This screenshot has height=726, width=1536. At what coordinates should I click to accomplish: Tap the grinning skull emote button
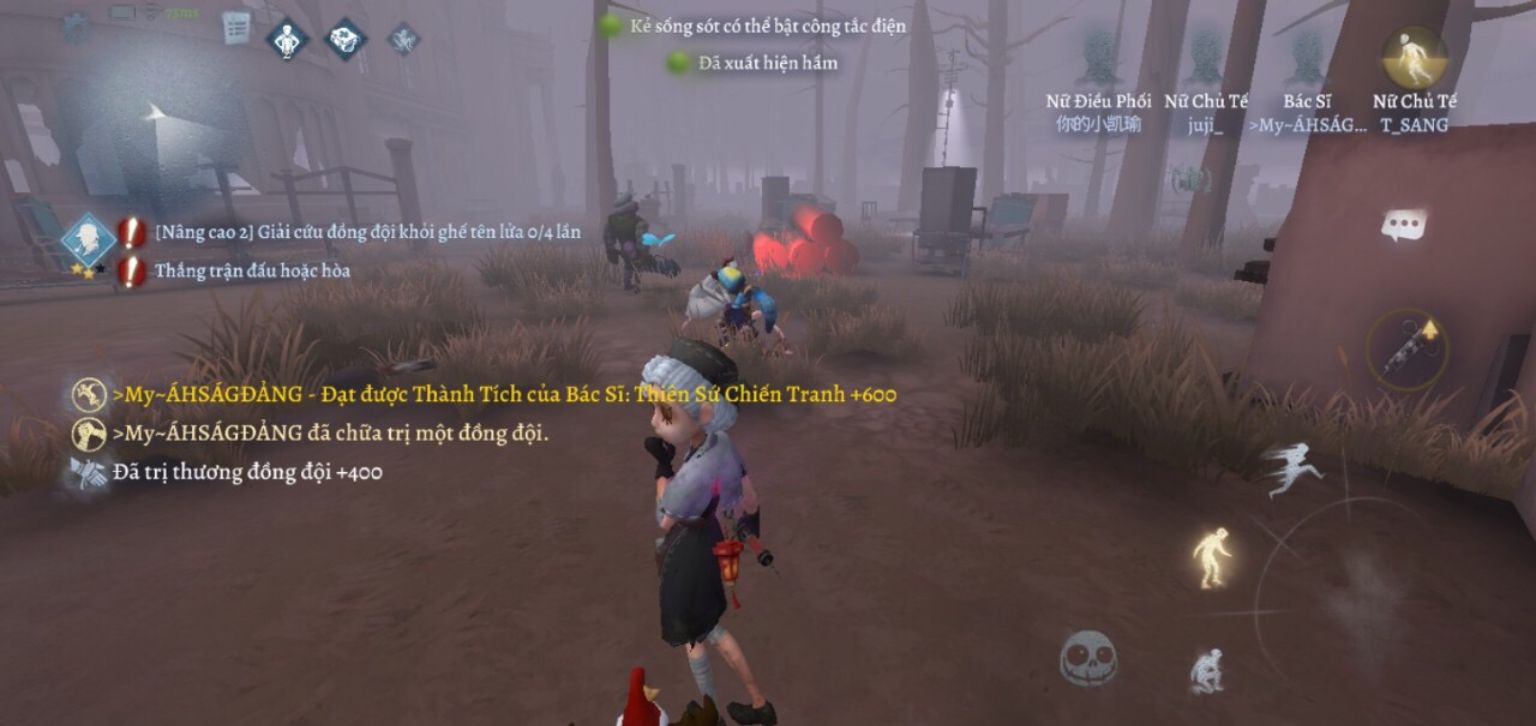1088,659
